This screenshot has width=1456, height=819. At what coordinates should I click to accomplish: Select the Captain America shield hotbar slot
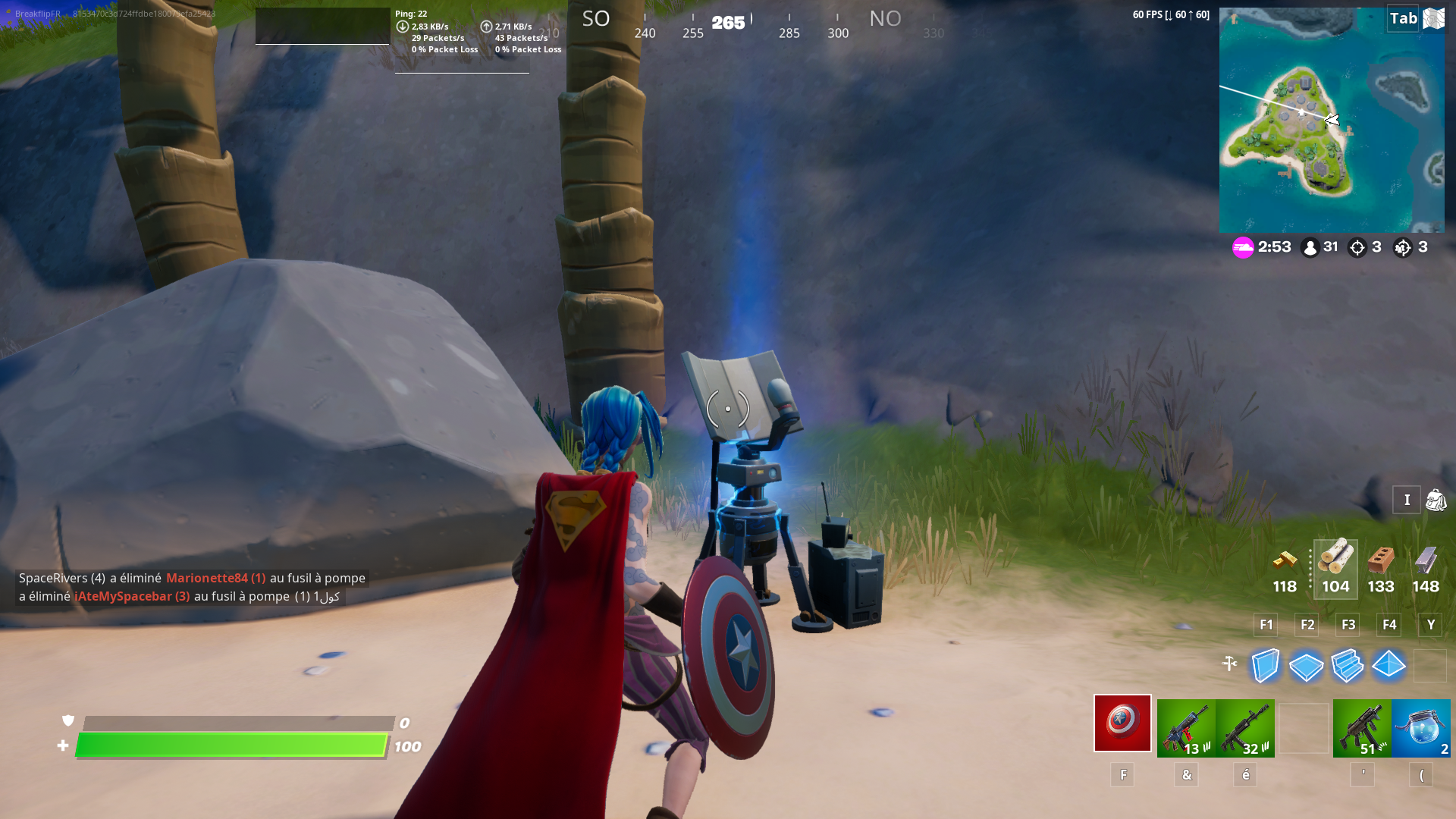coord(1122,725)
